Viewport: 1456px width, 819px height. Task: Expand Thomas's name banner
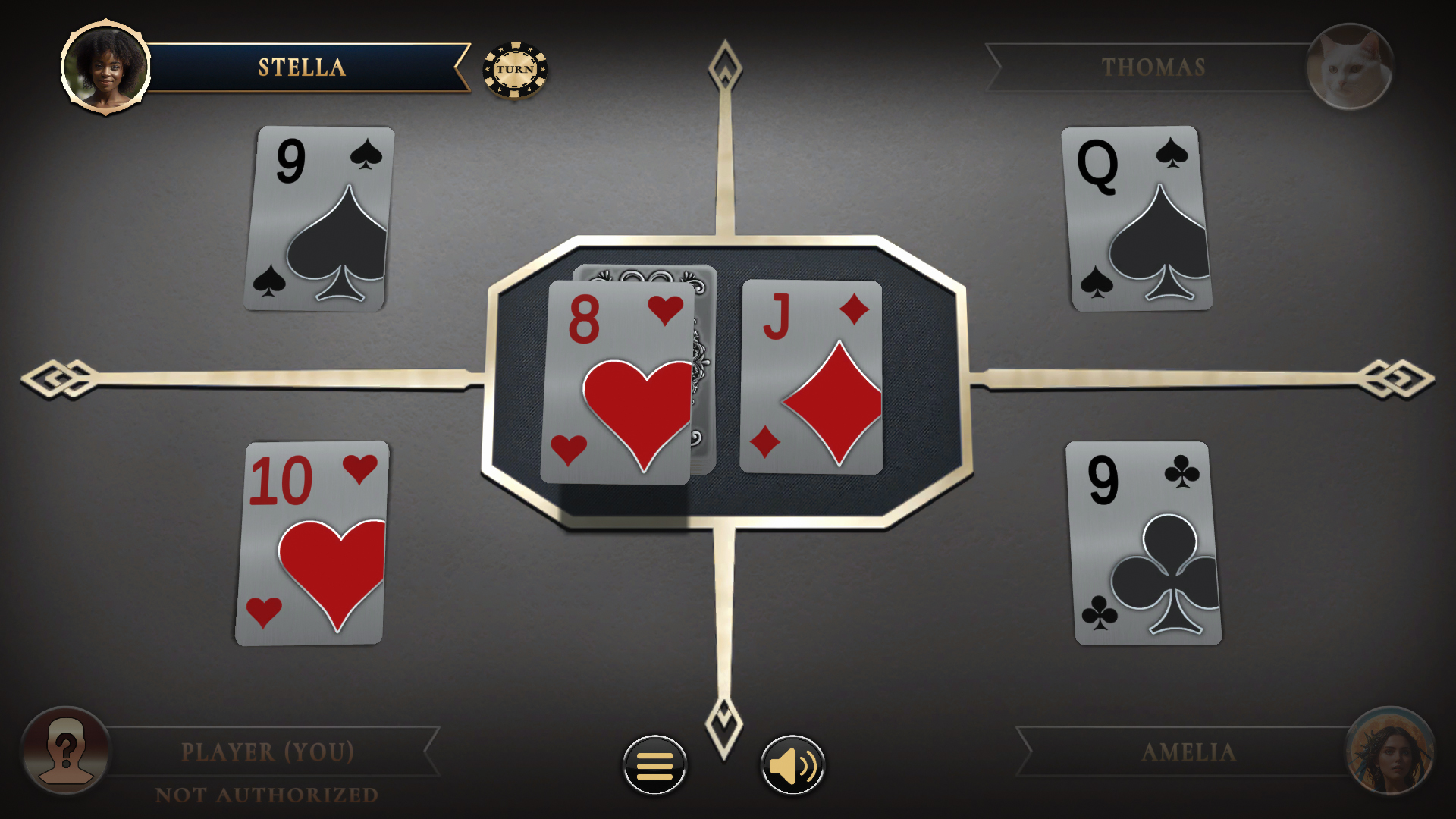point(1154,67)
